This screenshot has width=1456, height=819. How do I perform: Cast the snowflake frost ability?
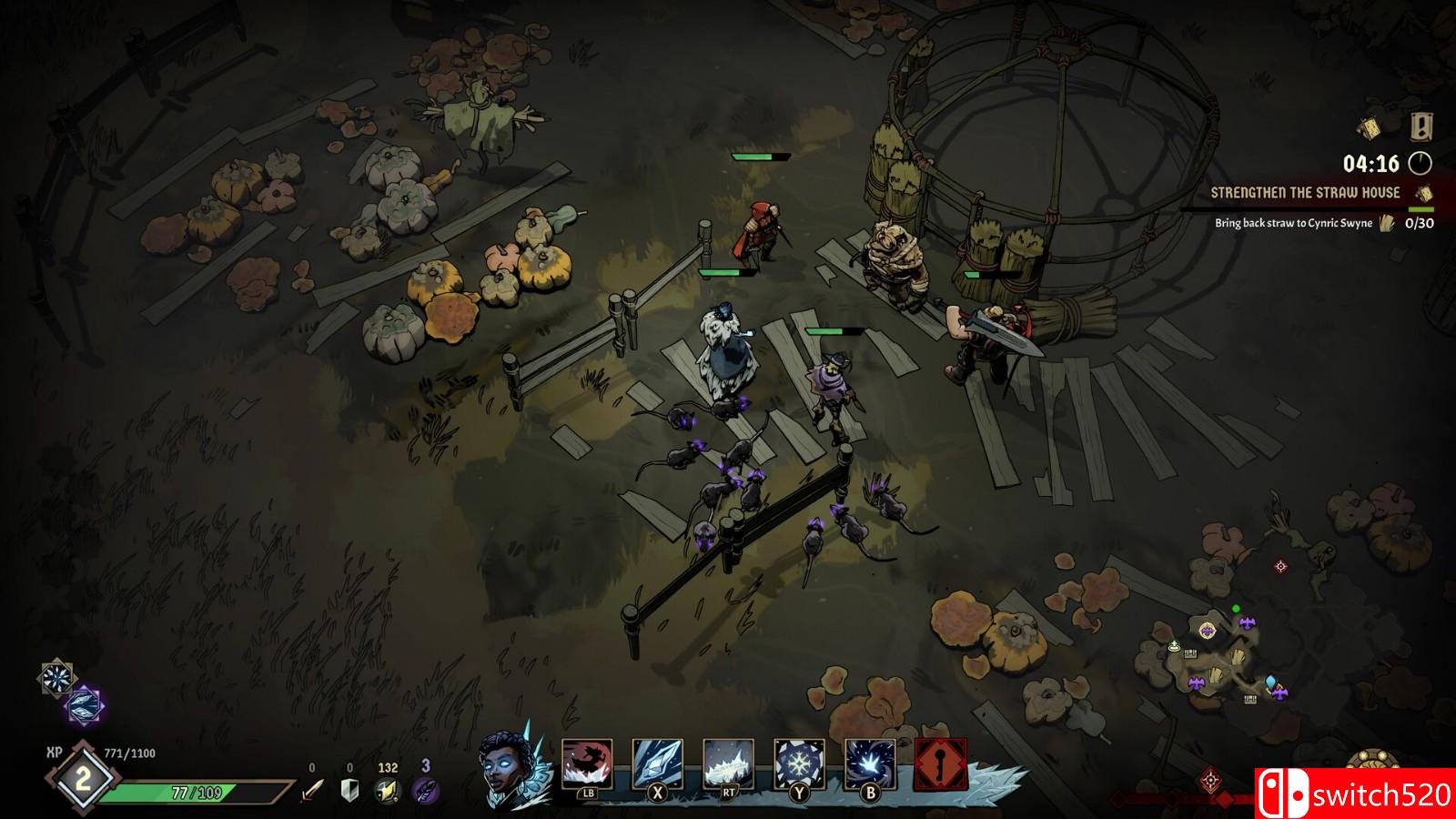[x=799, y=764]
